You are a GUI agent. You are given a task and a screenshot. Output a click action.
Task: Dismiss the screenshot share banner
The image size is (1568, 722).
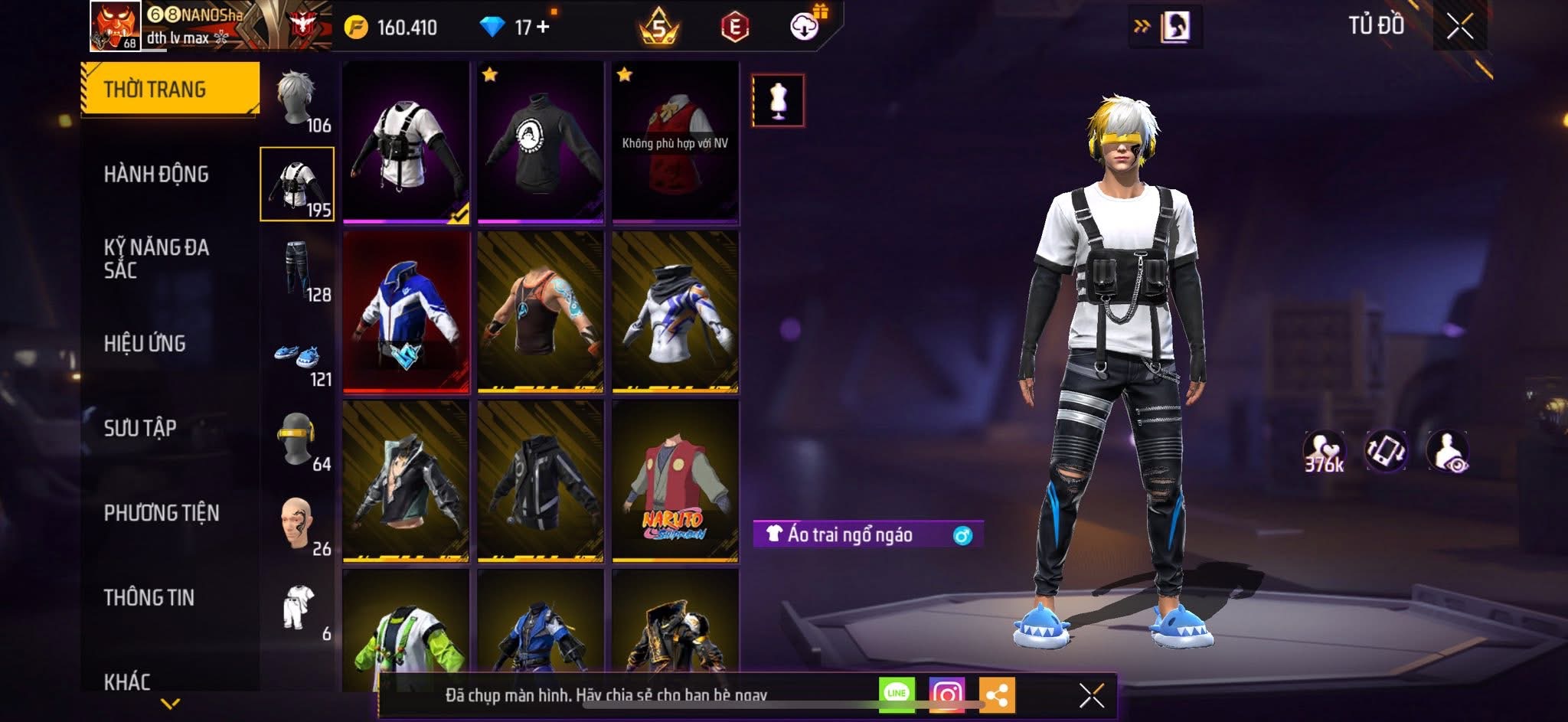pos(1091,696)
